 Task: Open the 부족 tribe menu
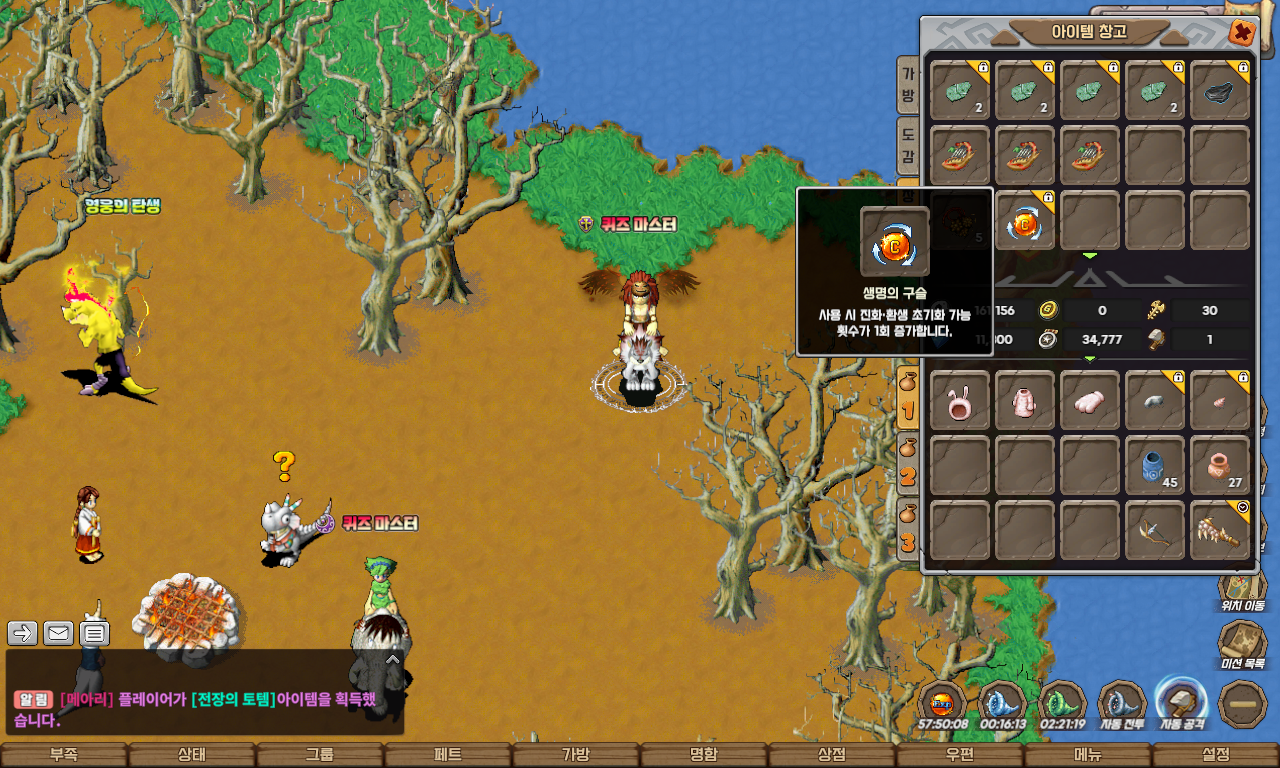[x=64, y=755]
